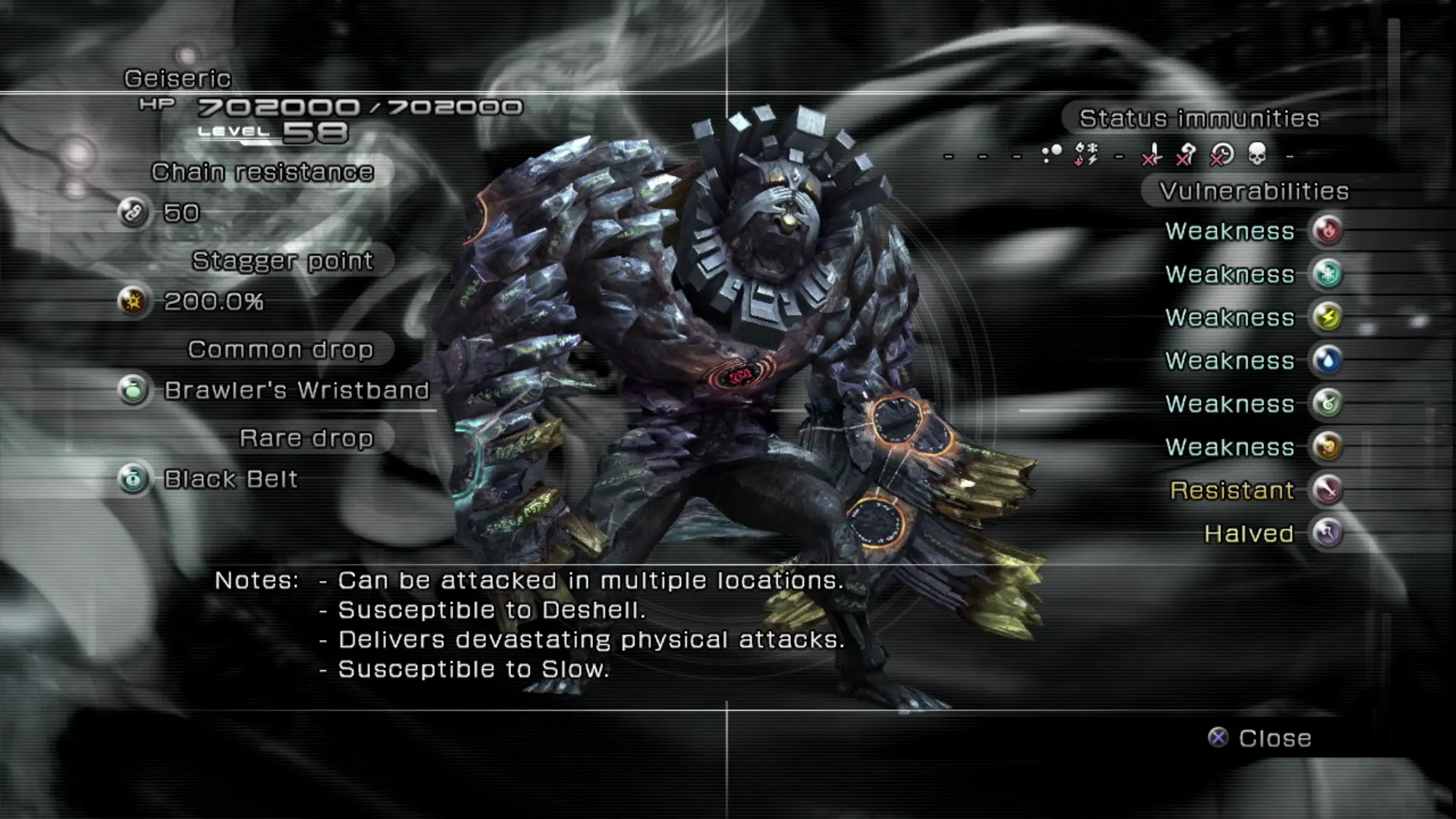The height and width of the screenshot is (819, 1456).
Task: Click the skull Death immunity icon
Action: tap(1257, 155)
